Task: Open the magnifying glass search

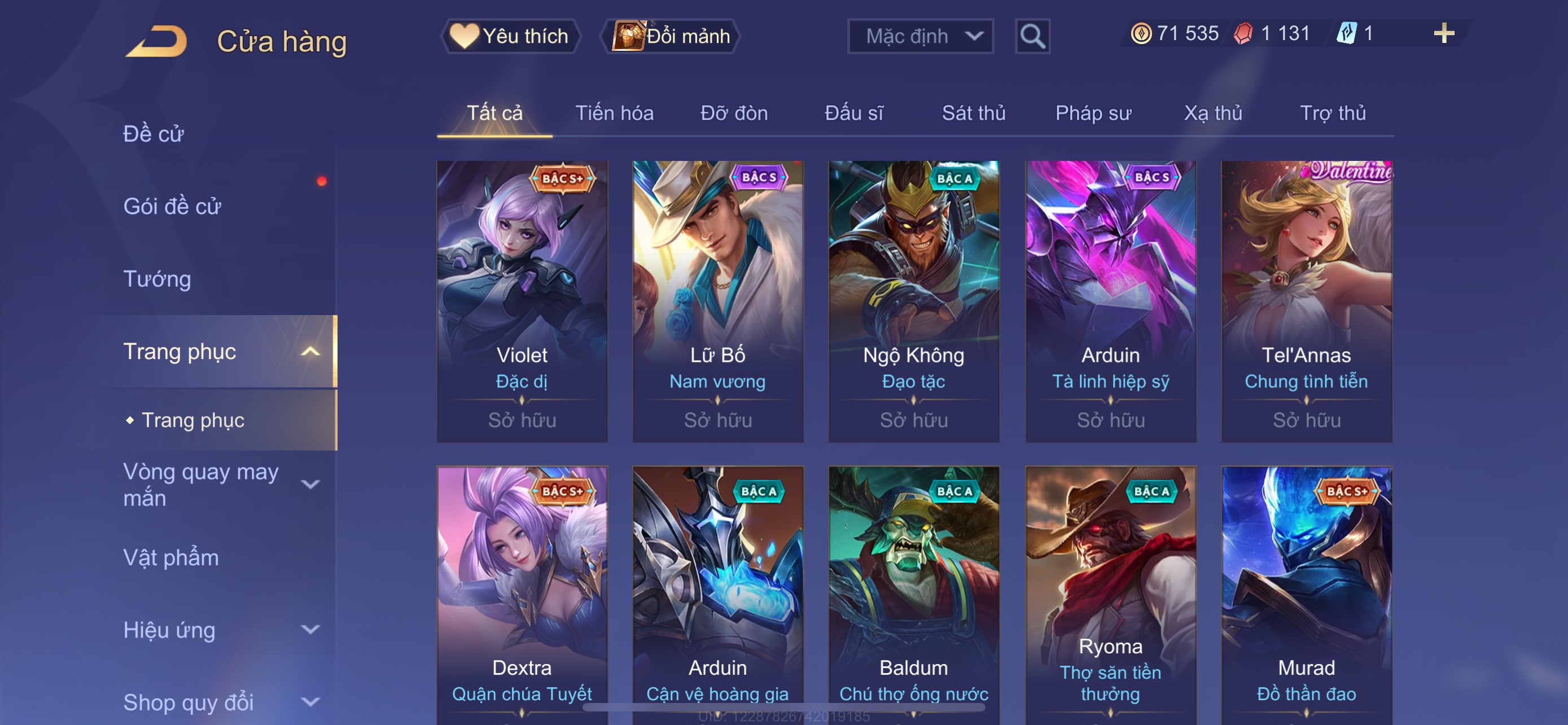Action: click(x=1032, y=37)
